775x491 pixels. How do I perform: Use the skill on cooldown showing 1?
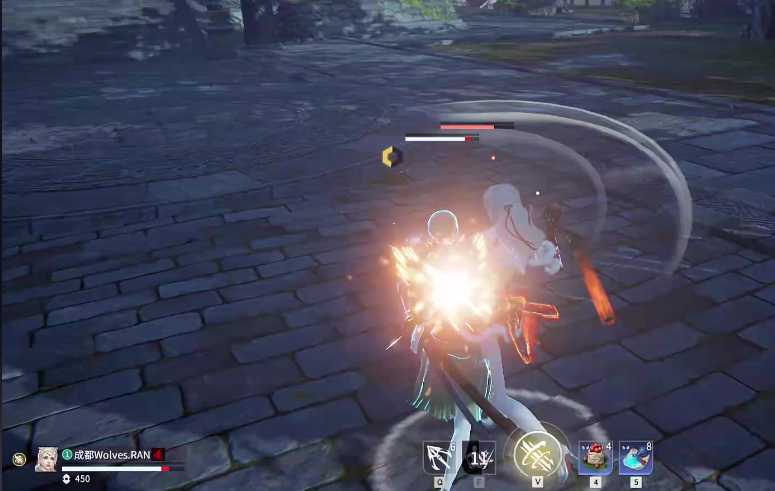pyautogui.click(x=478, y=457)
